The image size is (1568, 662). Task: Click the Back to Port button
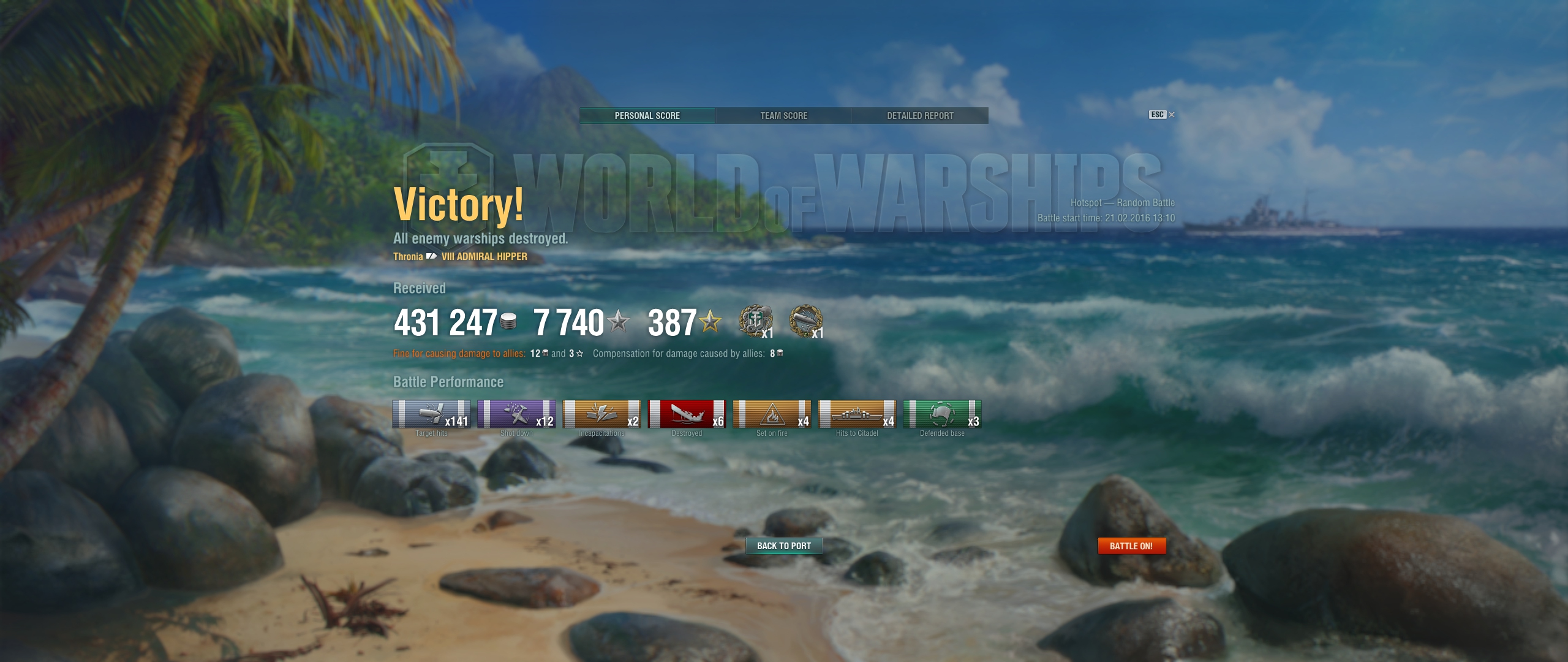tap(783, 546)
